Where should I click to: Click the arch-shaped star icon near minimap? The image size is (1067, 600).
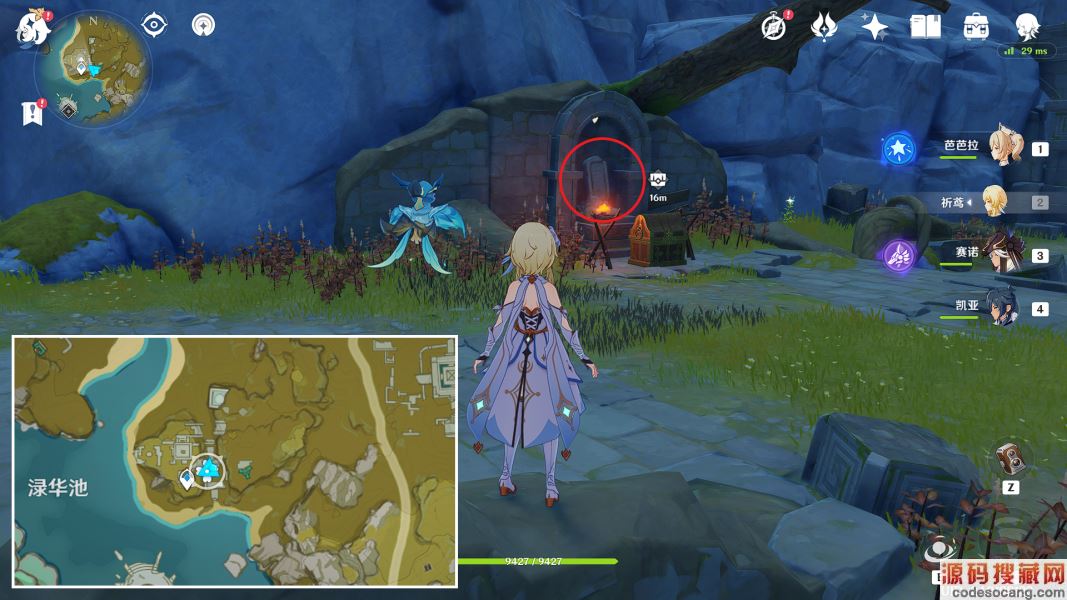(x=204, y=24)
